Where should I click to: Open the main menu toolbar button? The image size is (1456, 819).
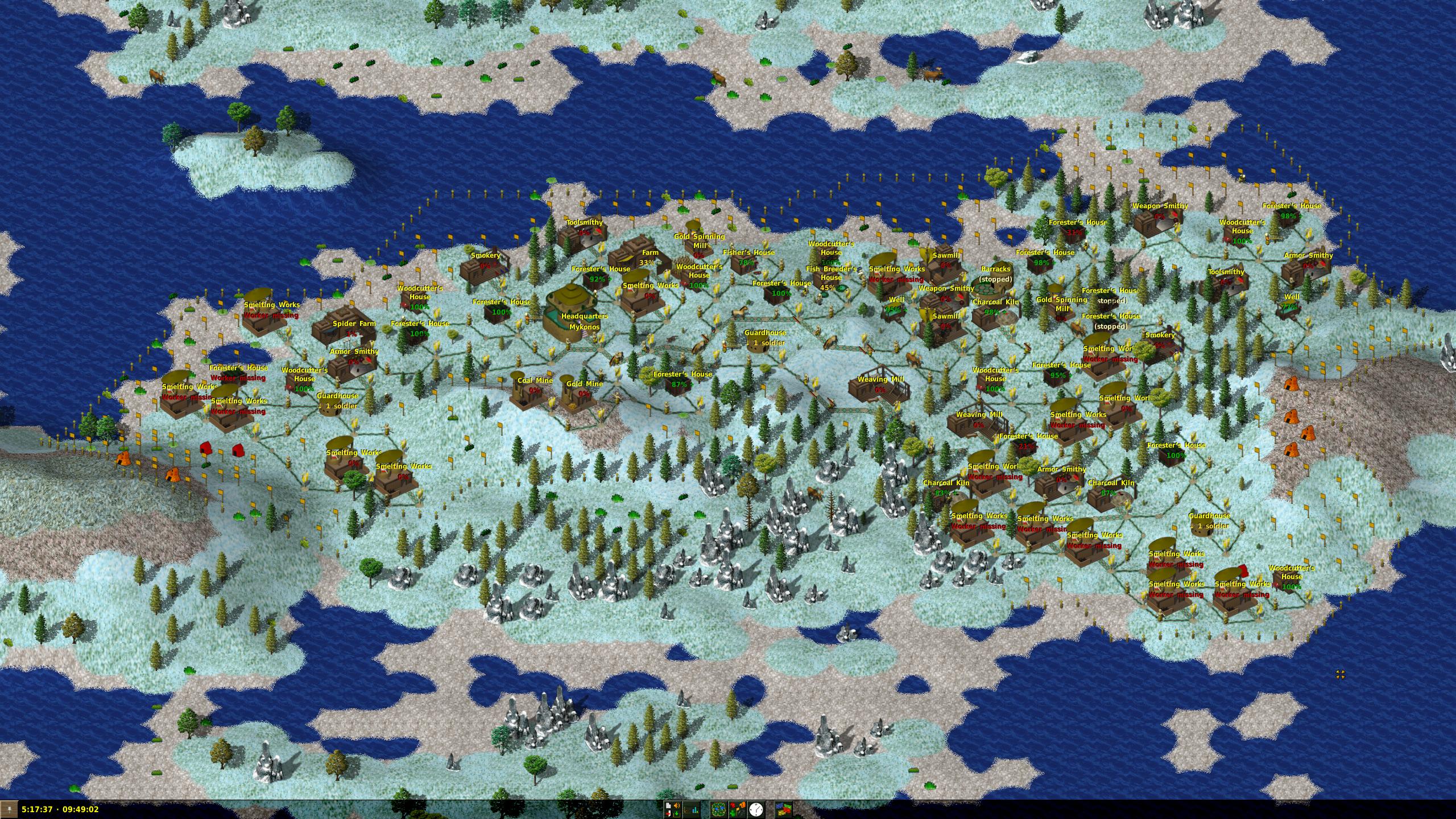(673, 809)
